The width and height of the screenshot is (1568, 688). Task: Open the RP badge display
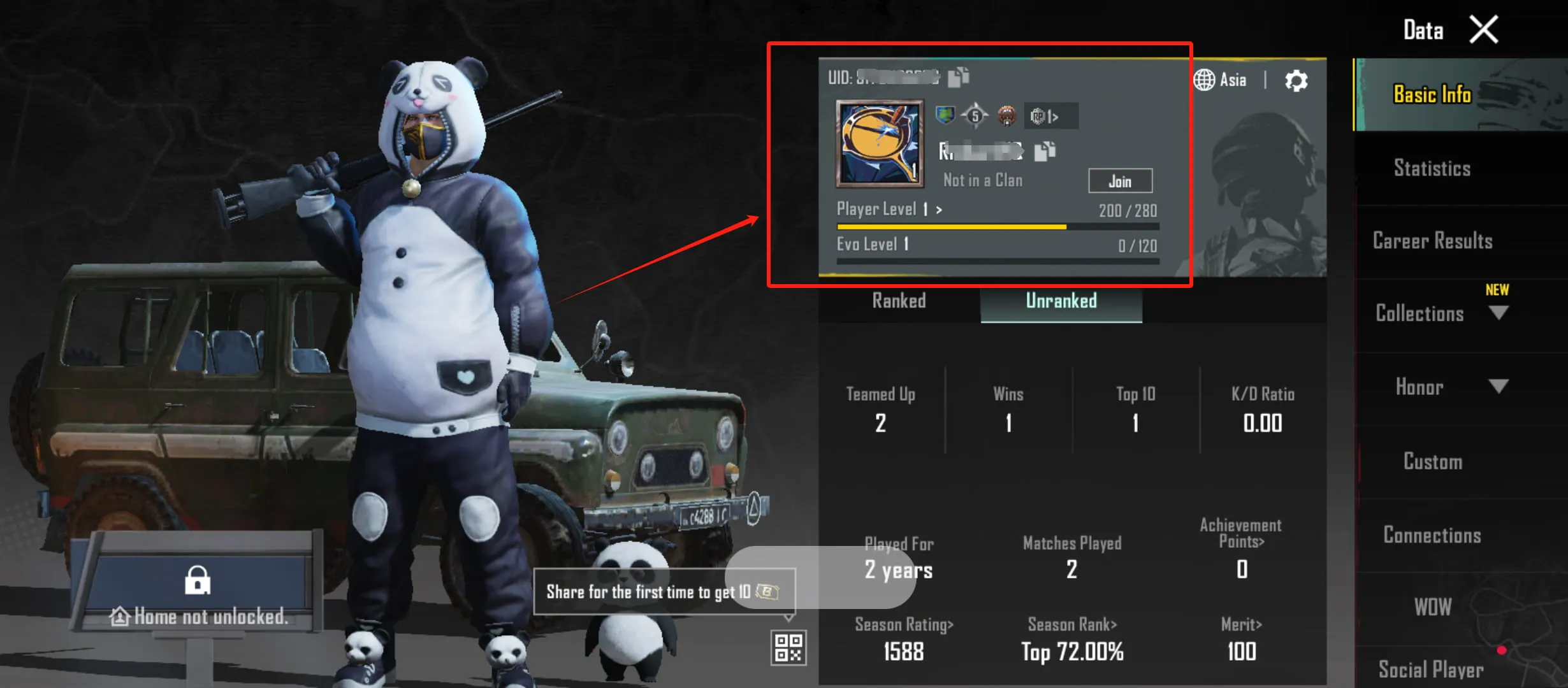pyautogui.click(x=1048, y=117)
